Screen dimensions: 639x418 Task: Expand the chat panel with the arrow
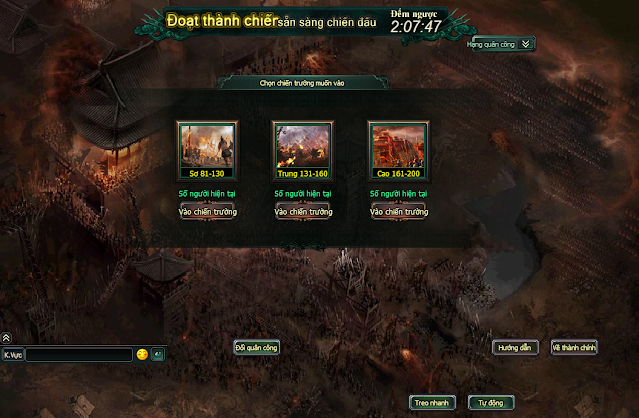tap(6, 339)
